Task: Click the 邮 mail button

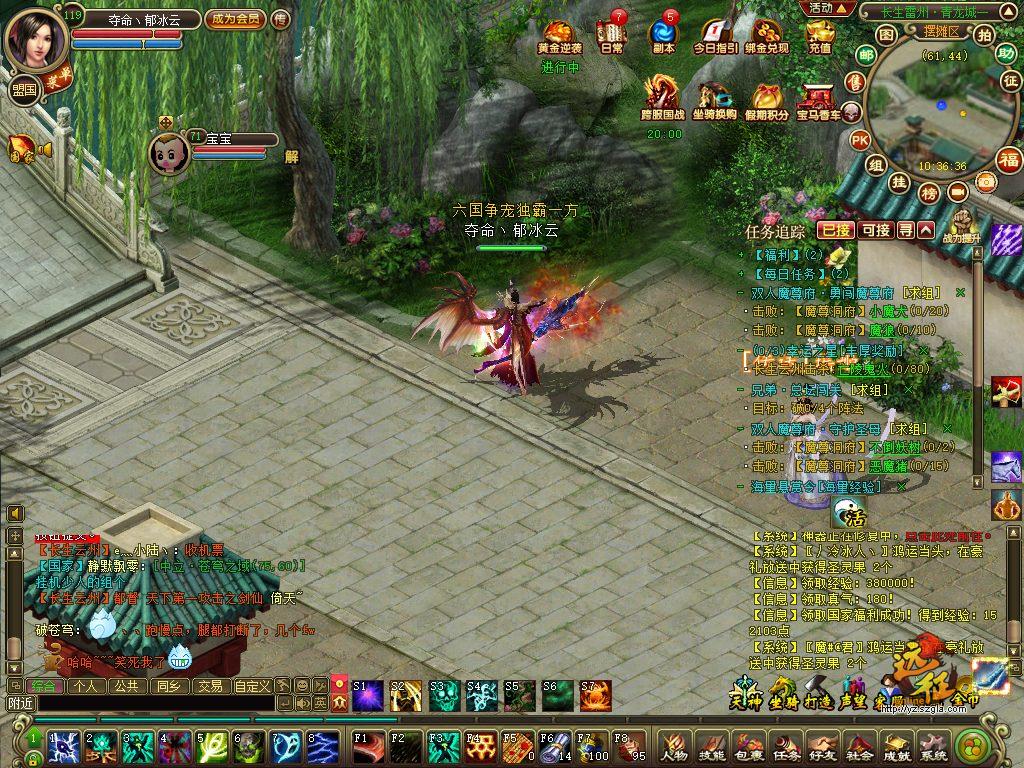Action: pyautogui.click(x=866, y=55)
